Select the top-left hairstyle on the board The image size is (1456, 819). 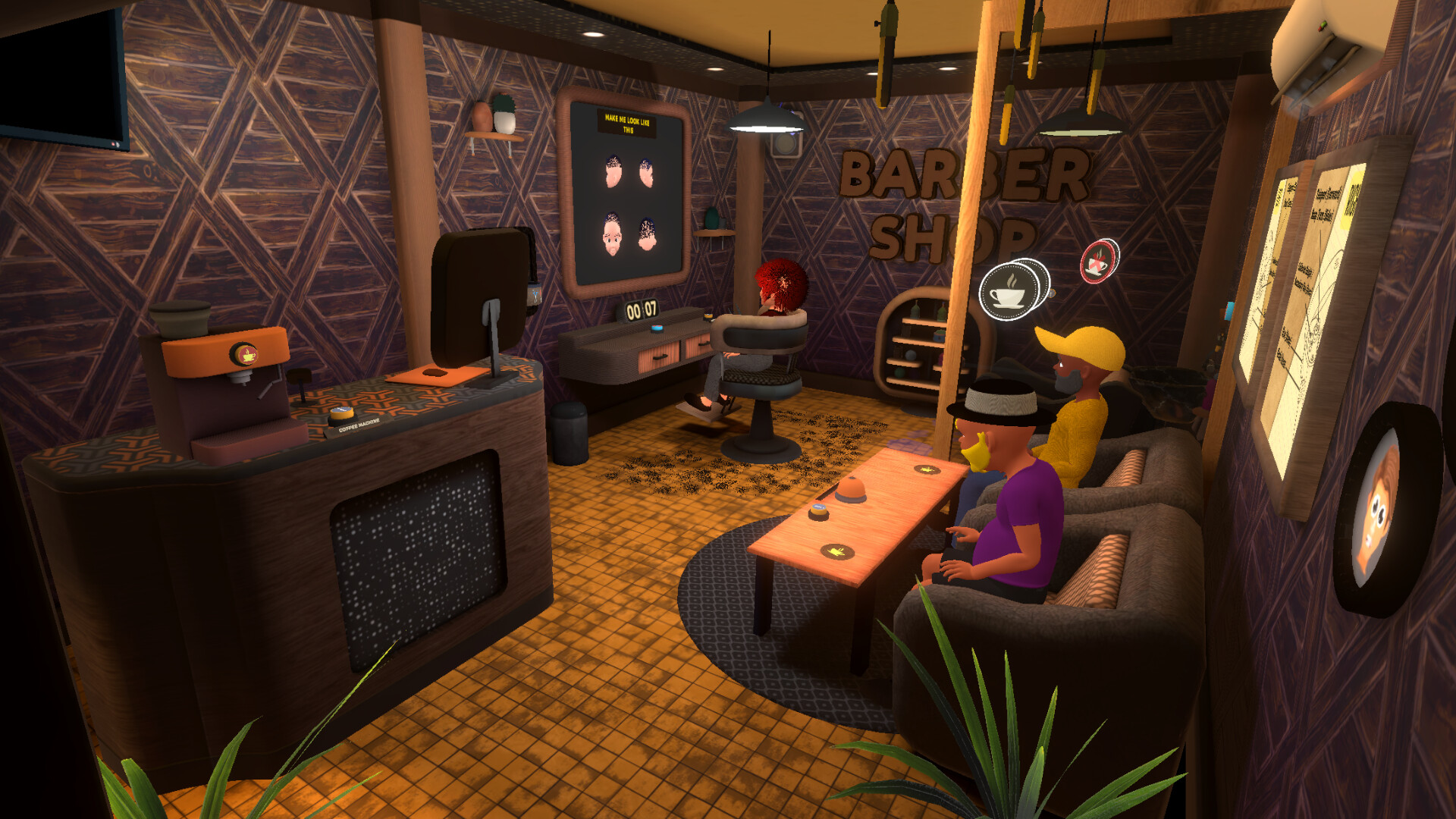pos(613,170)
